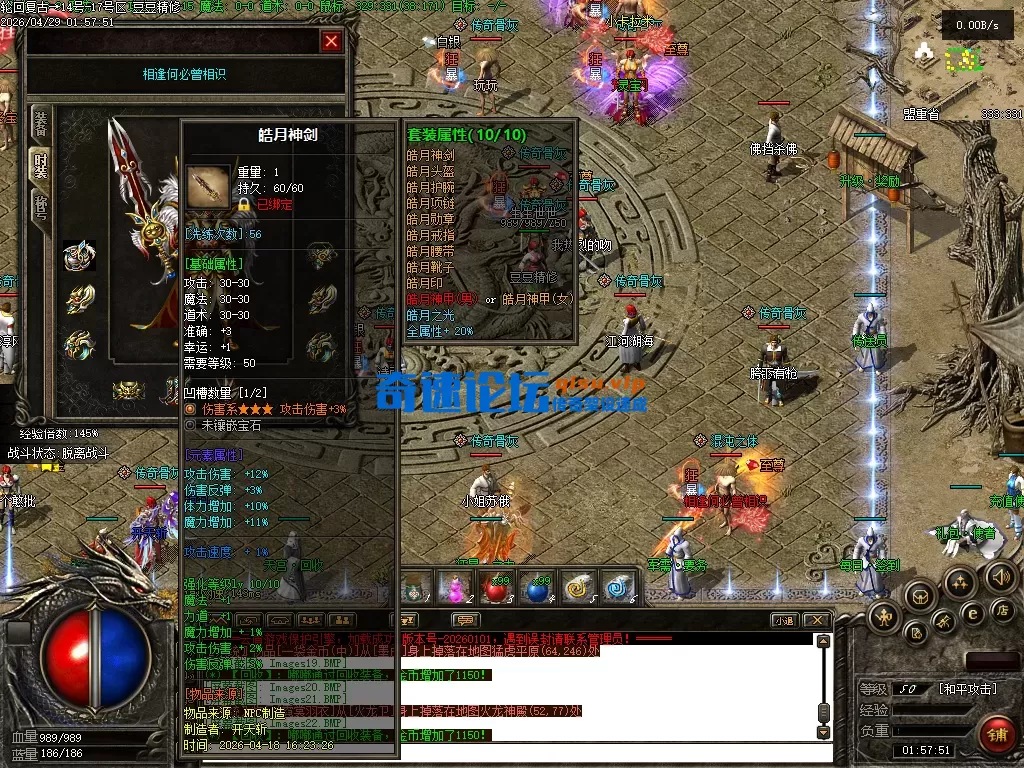
Task: Open the 铺 stall red button
Action: 996,733
